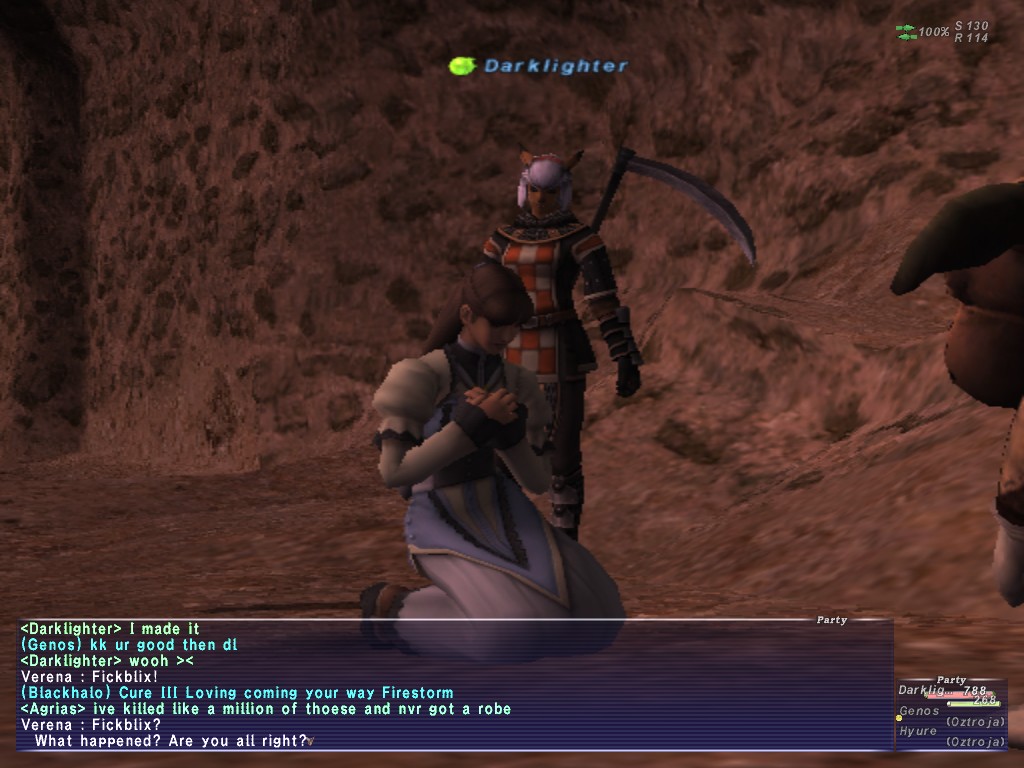
Task: Choose Hyure from the party list
Action: tap(918, 731)
